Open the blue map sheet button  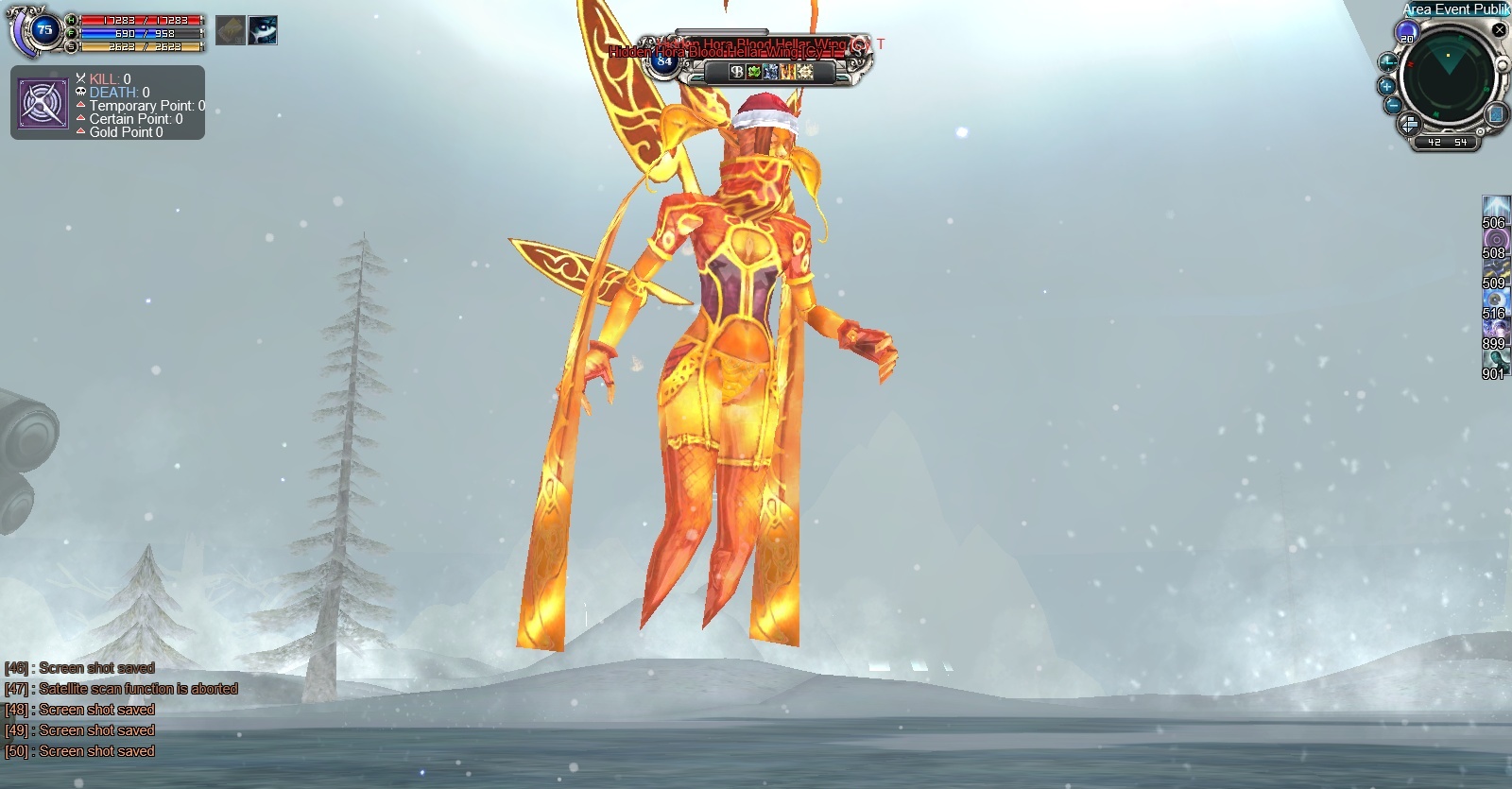tap(1496, 114)
